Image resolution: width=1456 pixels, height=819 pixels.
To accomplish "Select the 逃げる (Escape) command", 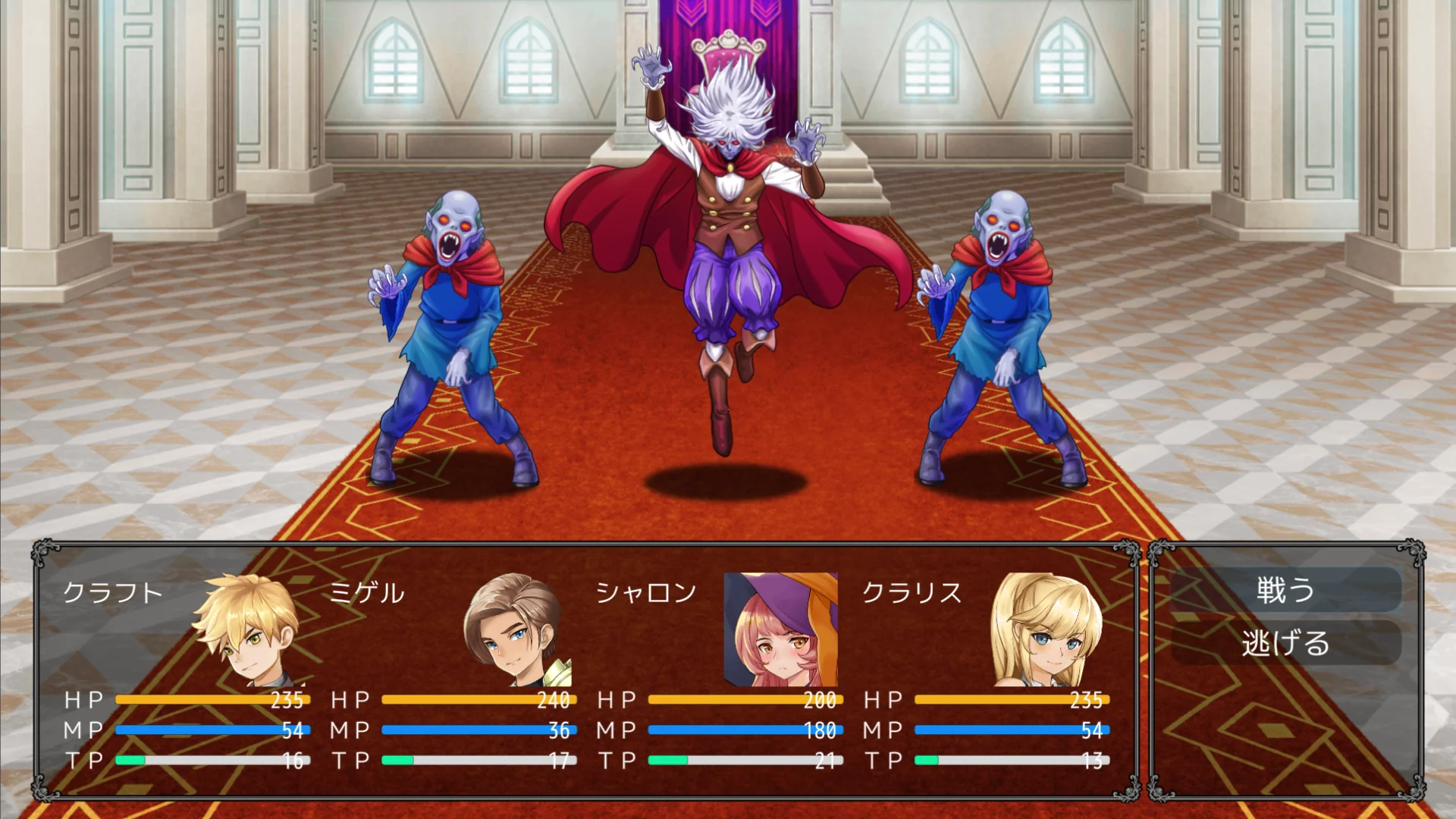I will (1285, 643).
